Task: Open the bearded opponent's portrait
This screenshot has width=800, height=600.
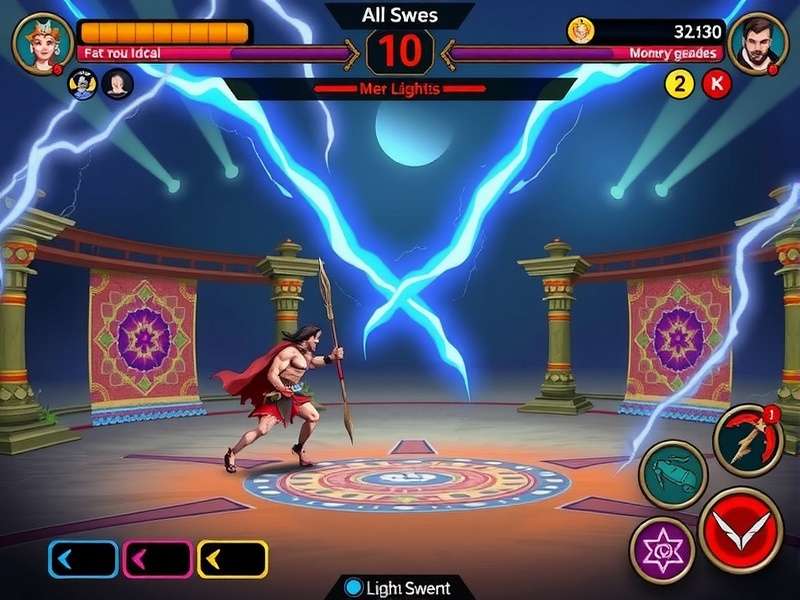Action: (757, 42)
